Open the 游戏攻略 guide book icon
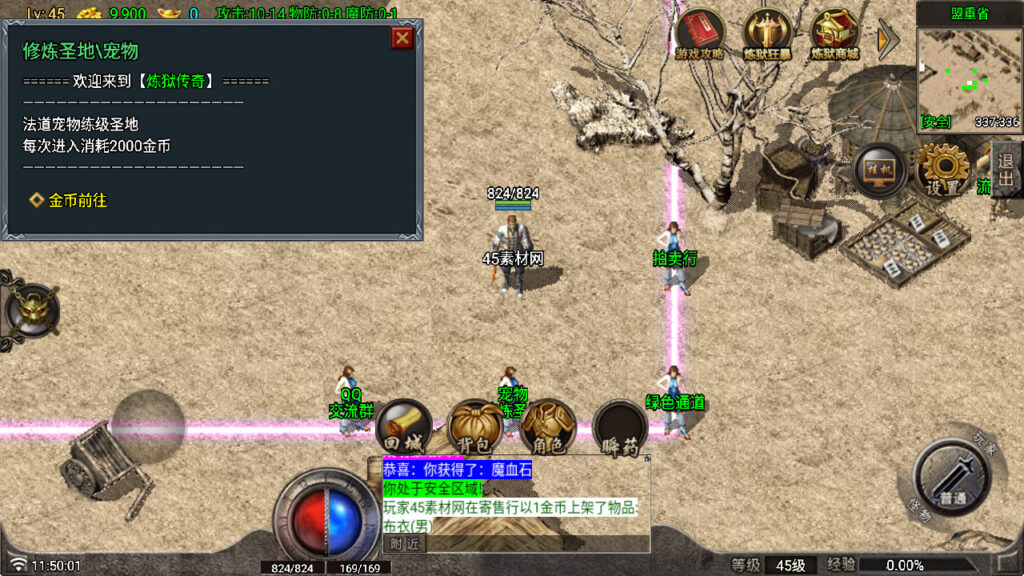1024x576 pixels. click(x=700, y=36)
